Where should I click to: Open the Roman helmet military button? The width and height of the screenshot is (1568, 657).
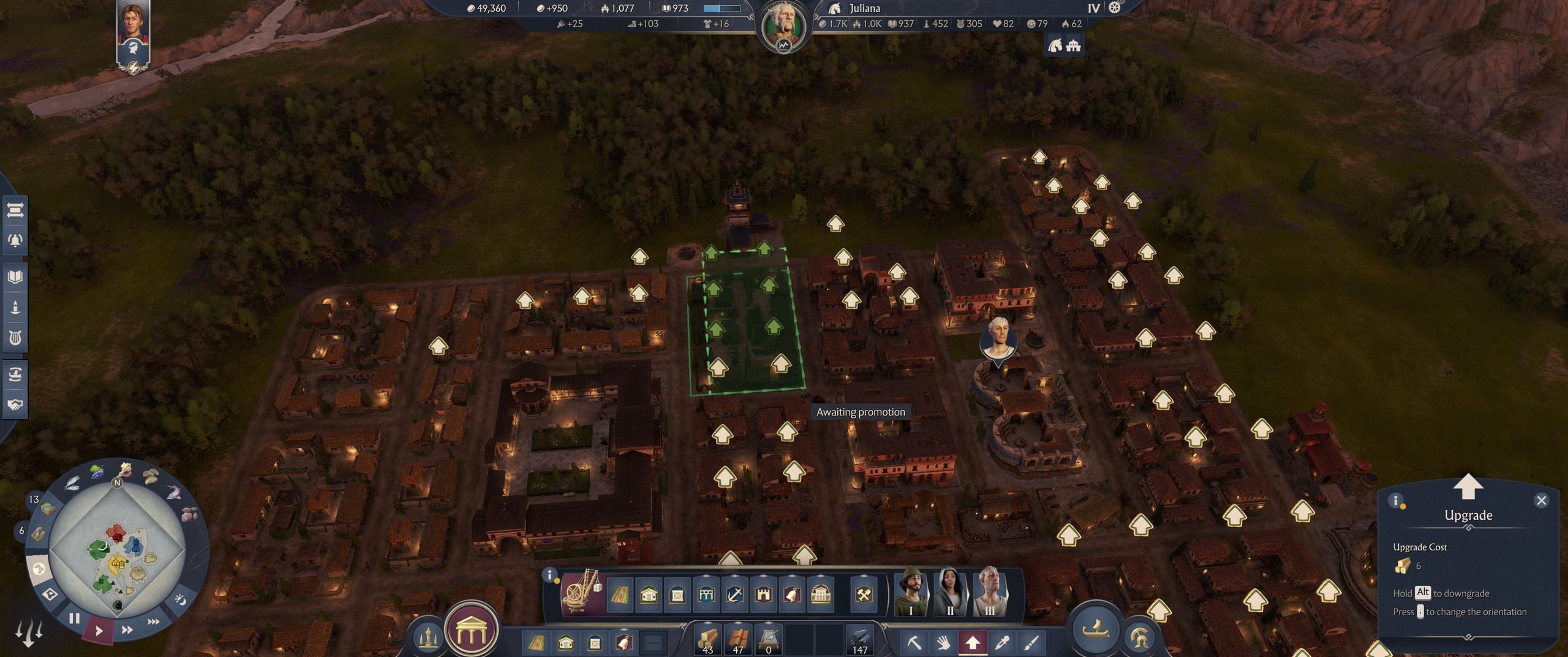(1139, 637)
